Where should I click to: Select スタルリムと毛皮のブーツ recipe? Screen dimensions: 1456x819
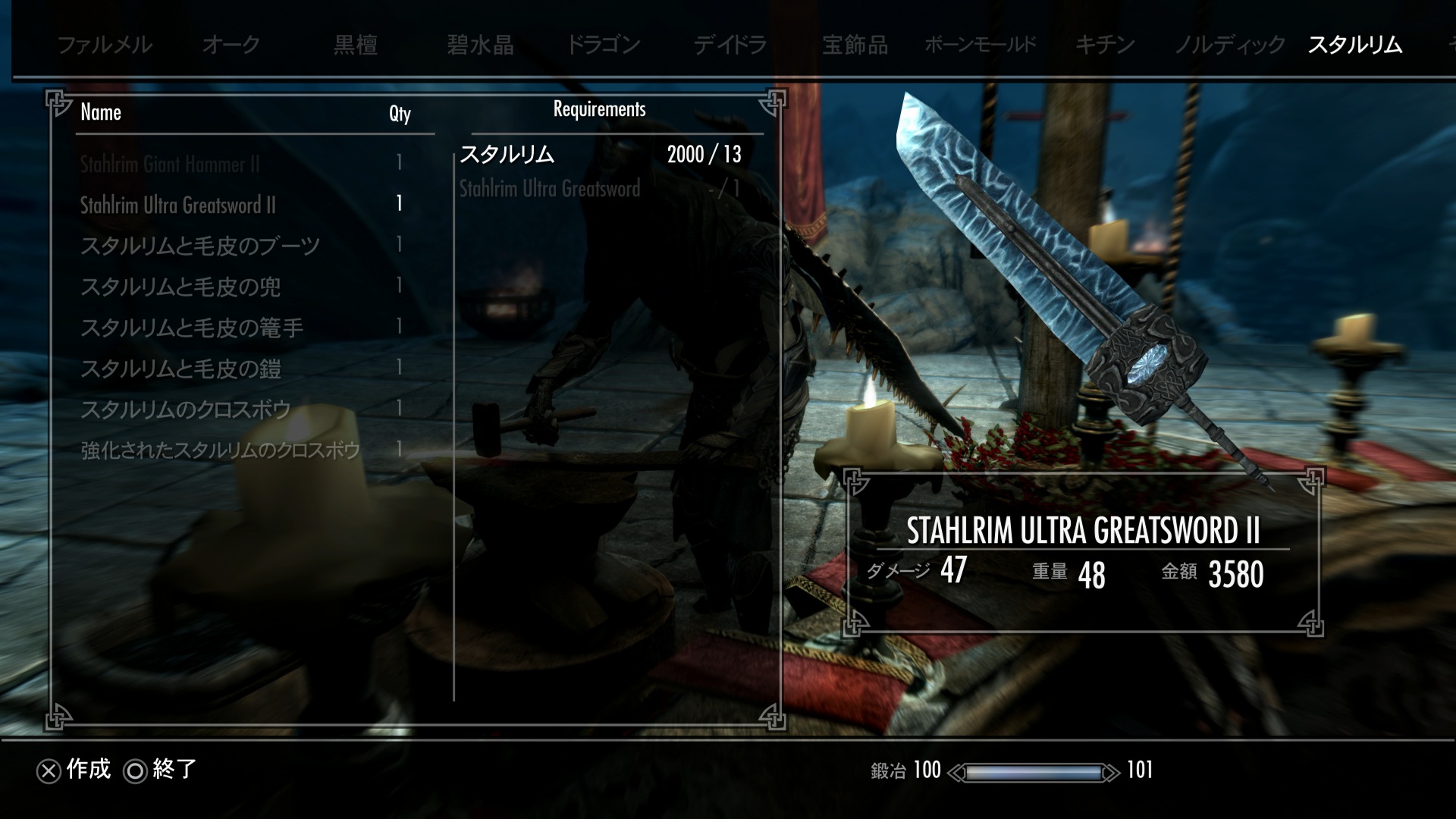coord(200,246)
